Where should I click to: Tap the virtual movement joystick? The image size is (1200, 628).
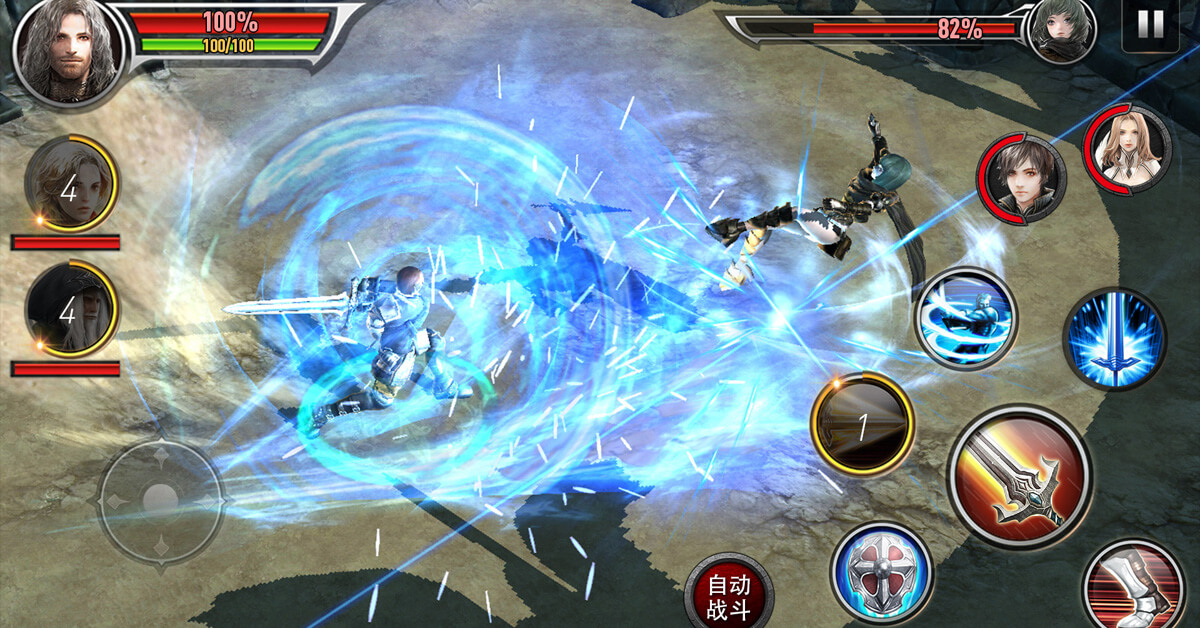(x=160, y=498)
